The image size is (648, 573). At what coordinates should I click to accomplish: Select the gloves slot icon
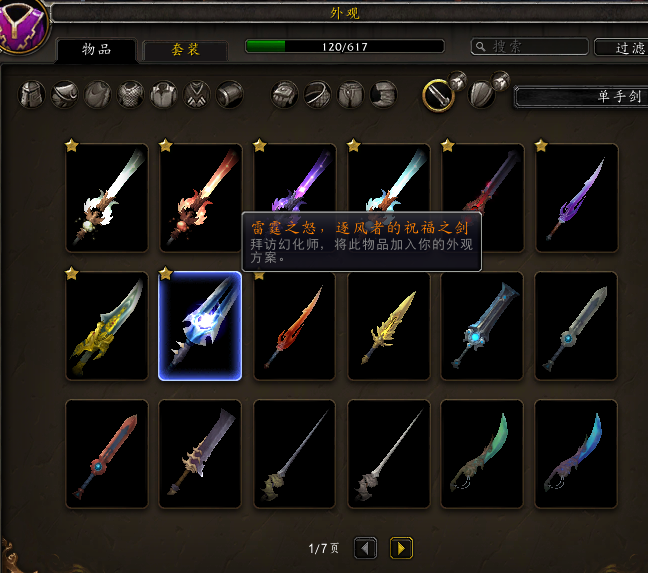coord(286,95)
